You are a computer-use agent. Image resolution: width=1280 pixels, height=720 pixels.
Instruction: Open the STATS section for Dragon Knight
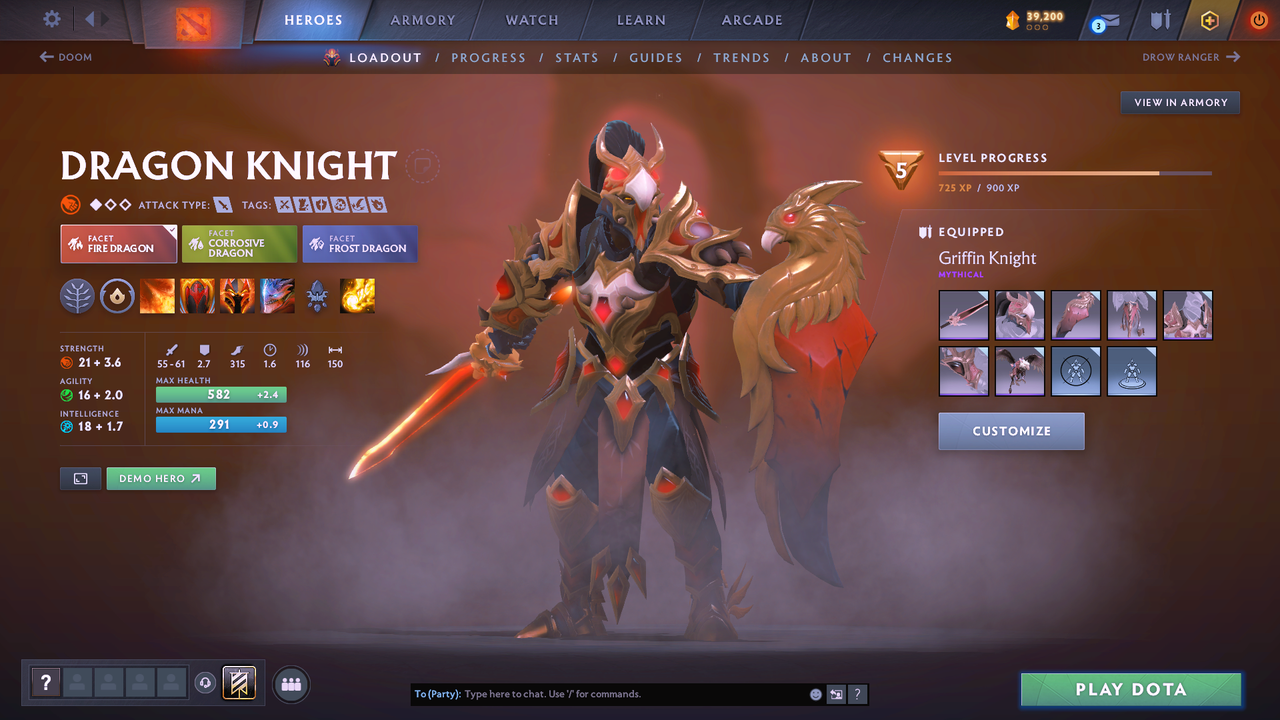coord(577,57)
